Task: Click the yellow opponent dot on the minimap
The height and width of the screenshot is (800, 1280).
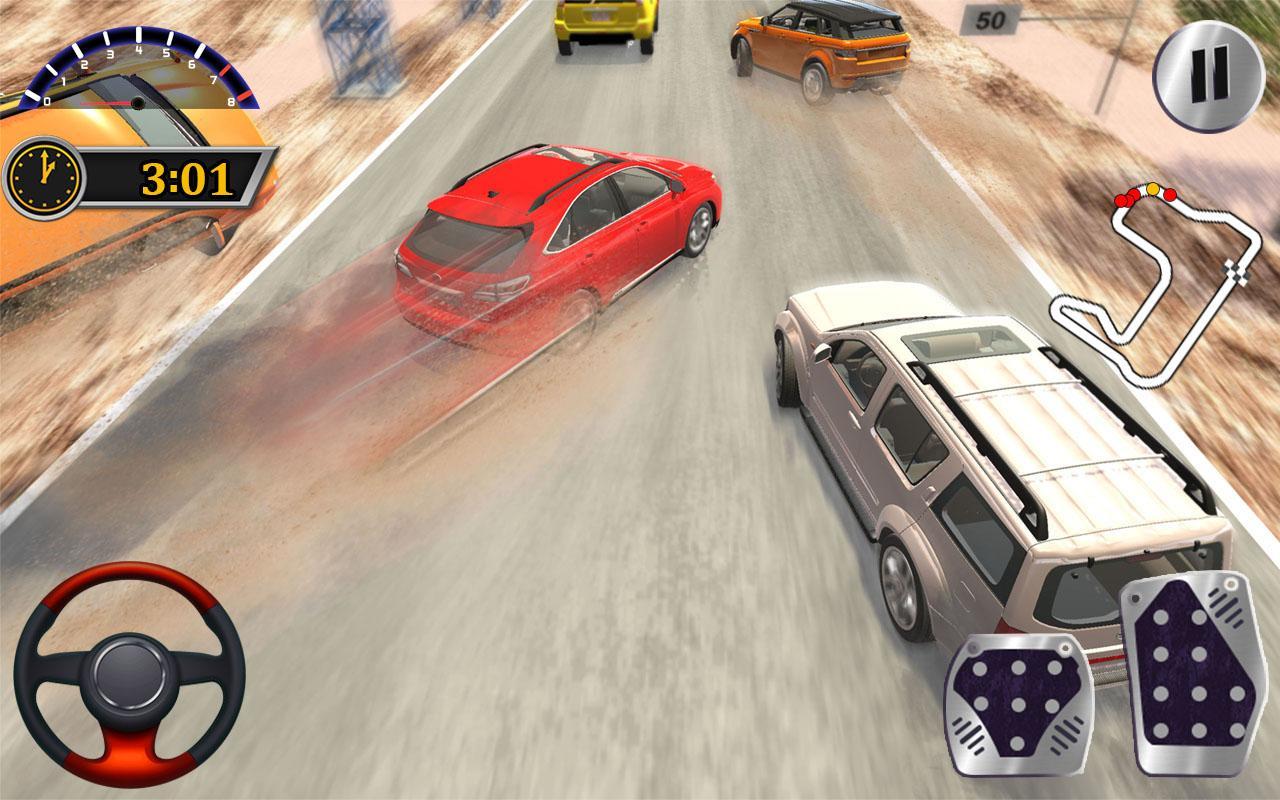Action: coord(1153,189)
